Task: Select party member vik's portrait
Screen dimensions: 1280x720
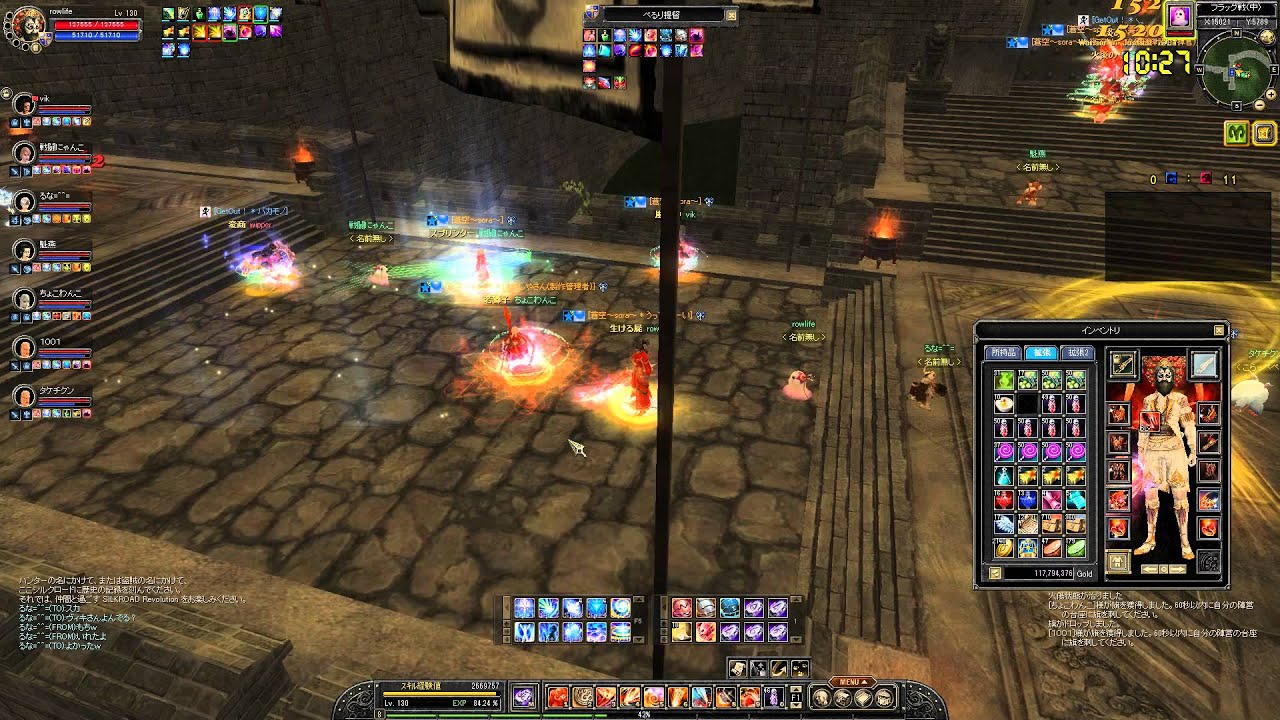Action: 25,106
